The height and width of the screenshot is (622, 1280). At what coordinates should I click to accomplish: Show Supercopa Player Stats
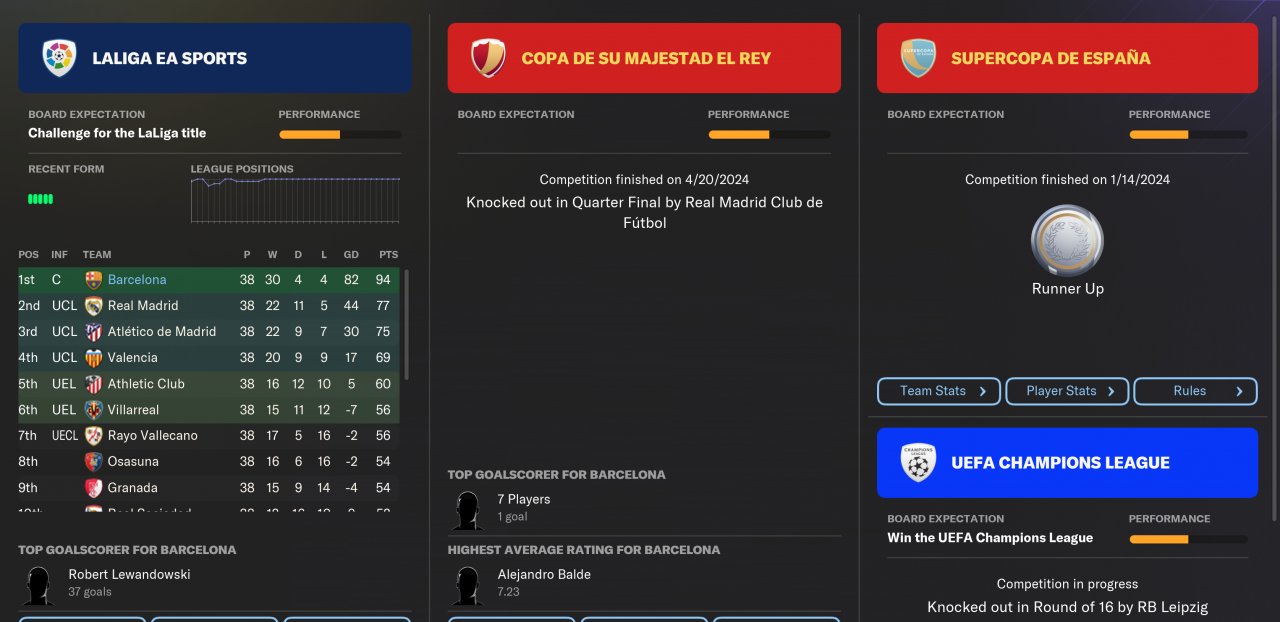(x=1067, y=391)
